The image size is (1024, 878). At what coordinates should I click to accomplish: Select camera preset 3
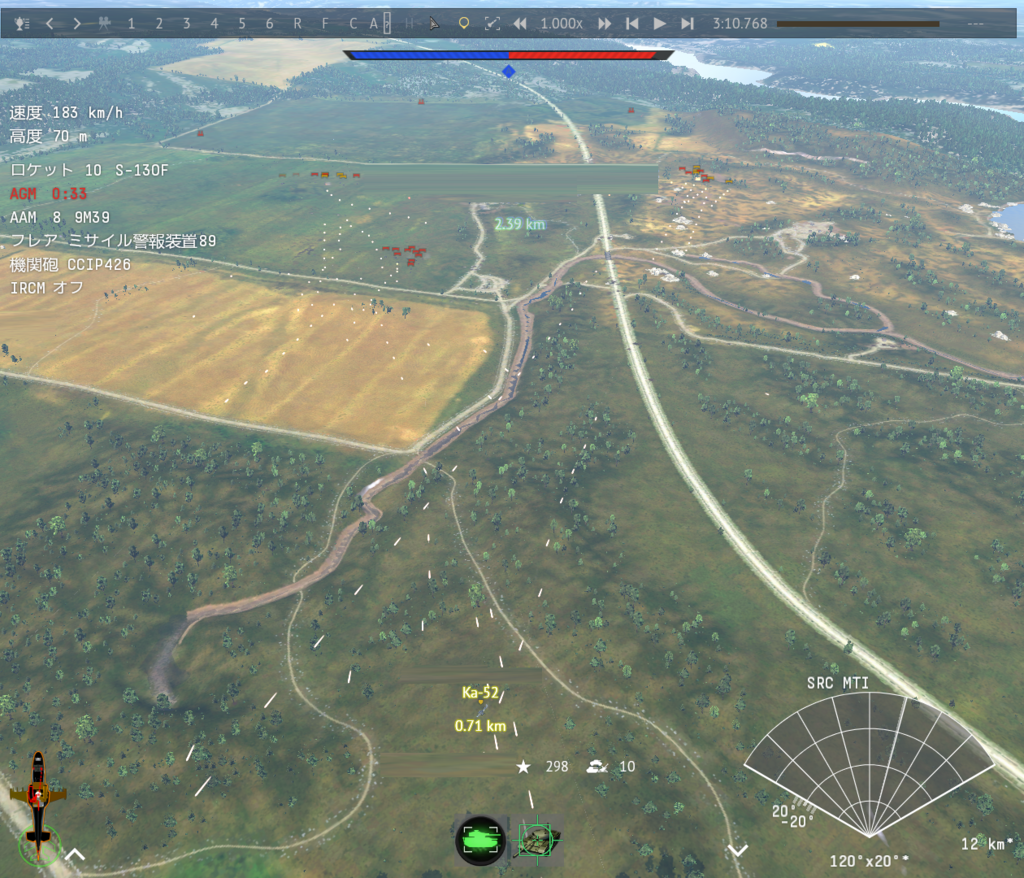pos(186,23)
